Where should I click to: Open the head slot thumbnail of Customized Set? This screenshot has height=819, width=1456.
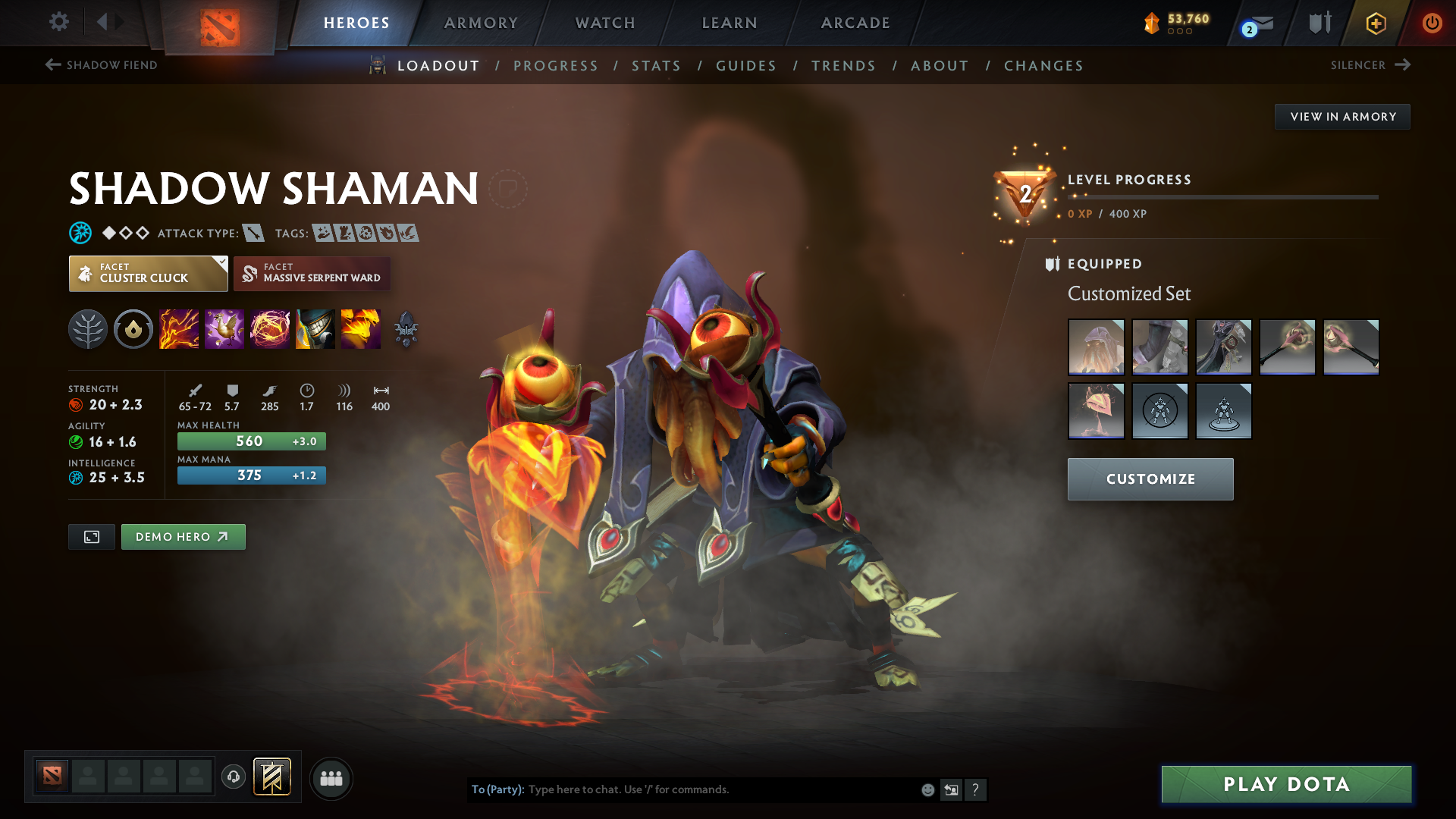coord(1096,347)
